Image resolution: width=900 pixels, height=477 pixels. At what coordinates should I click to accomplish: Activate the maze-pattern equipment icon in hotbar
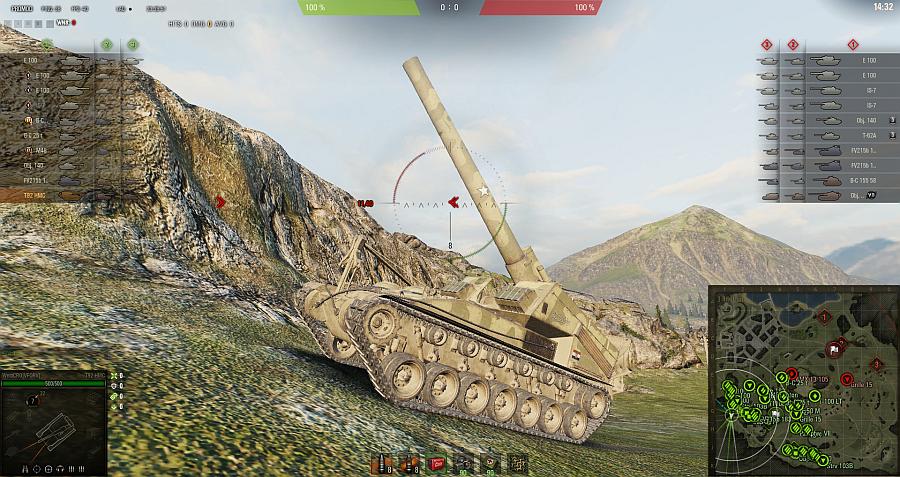pos(517,463)
